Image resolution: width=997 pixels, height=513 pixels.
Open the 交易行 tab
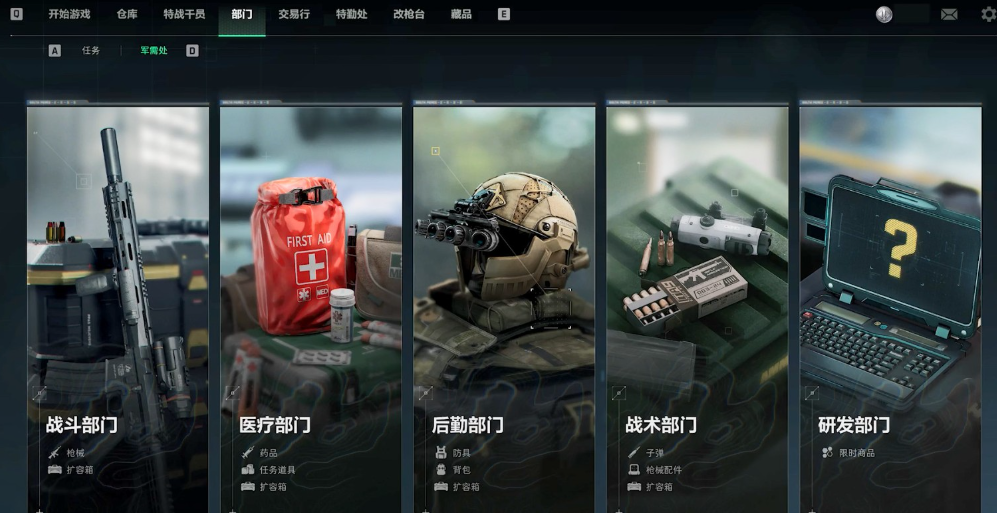(x=294, y=15)
